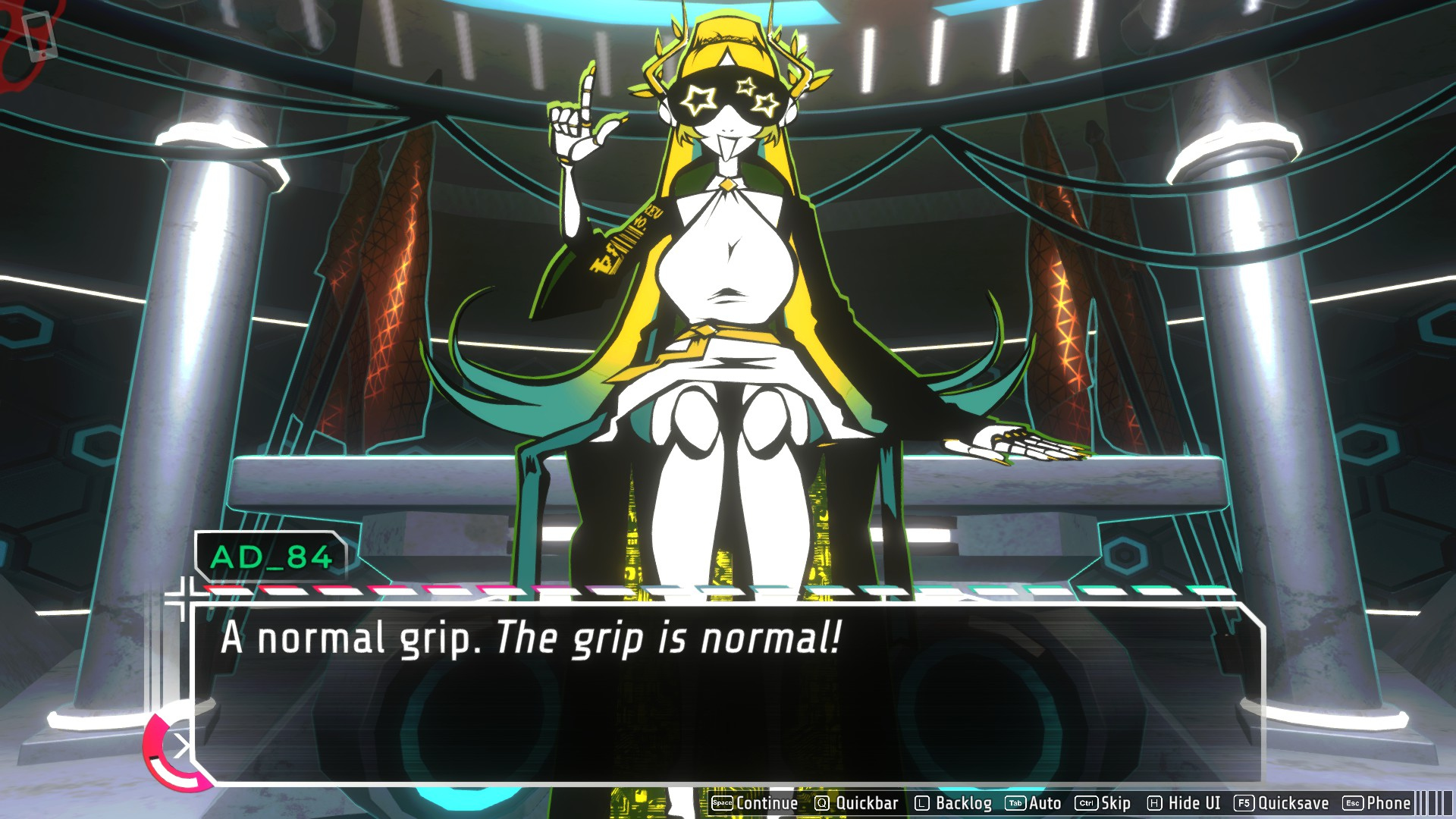Toggle Auto text advance
Viewport: 1456px width, 819px height.
[1034, 803]
